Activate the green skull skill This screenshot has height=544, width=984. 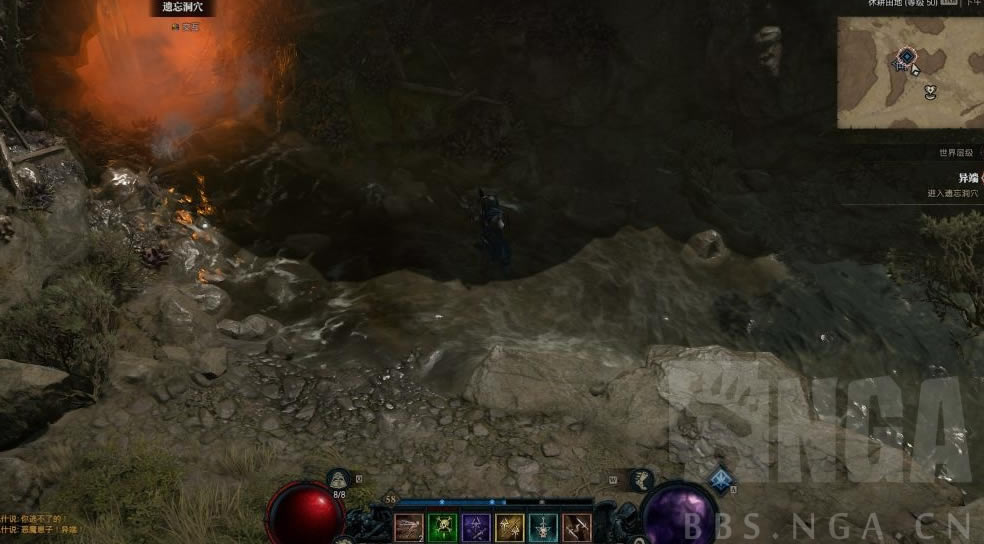pyautogui.click(x=442, y=527)
